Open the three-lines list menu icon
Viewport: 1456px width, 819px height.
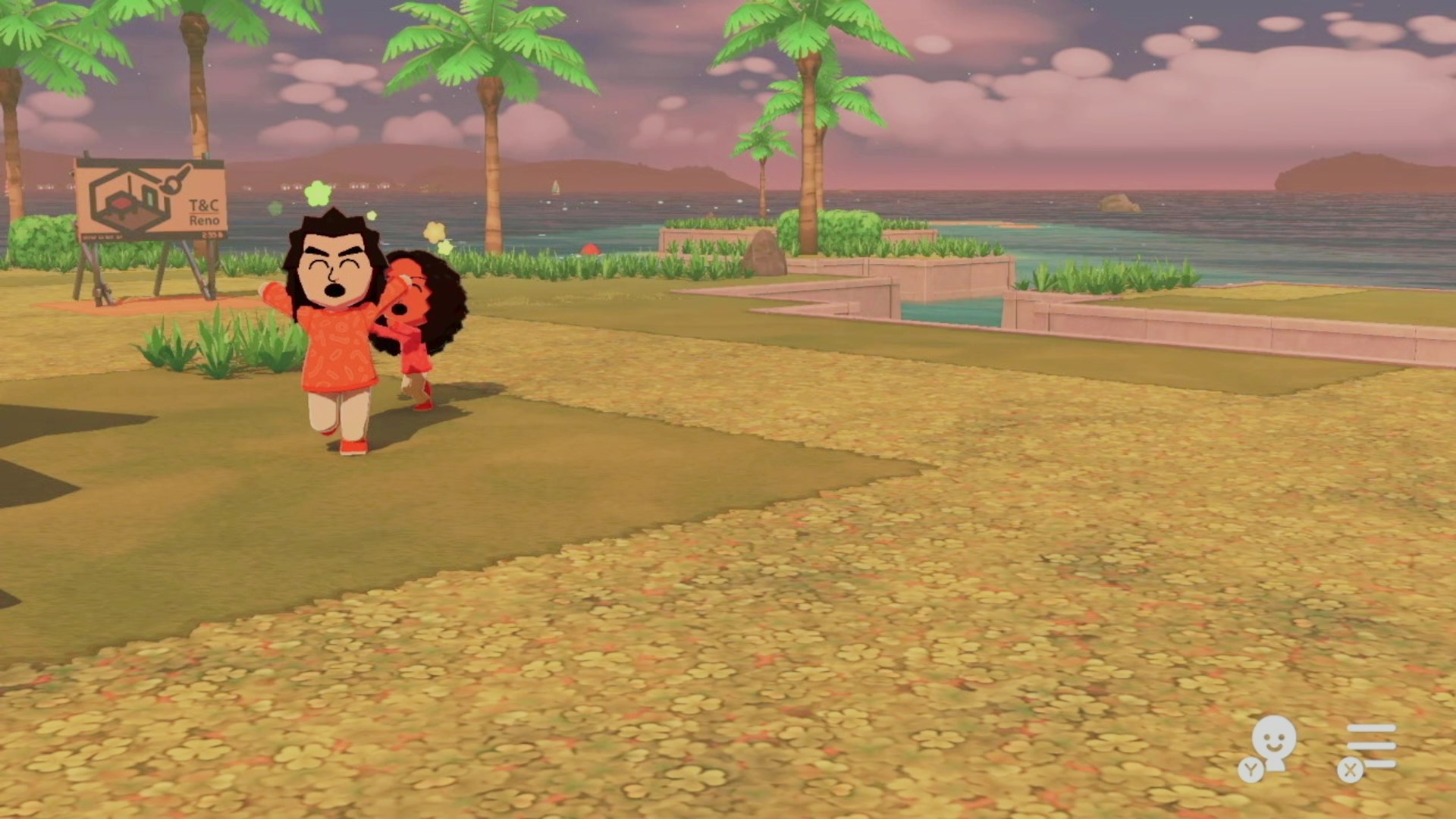1370,746
